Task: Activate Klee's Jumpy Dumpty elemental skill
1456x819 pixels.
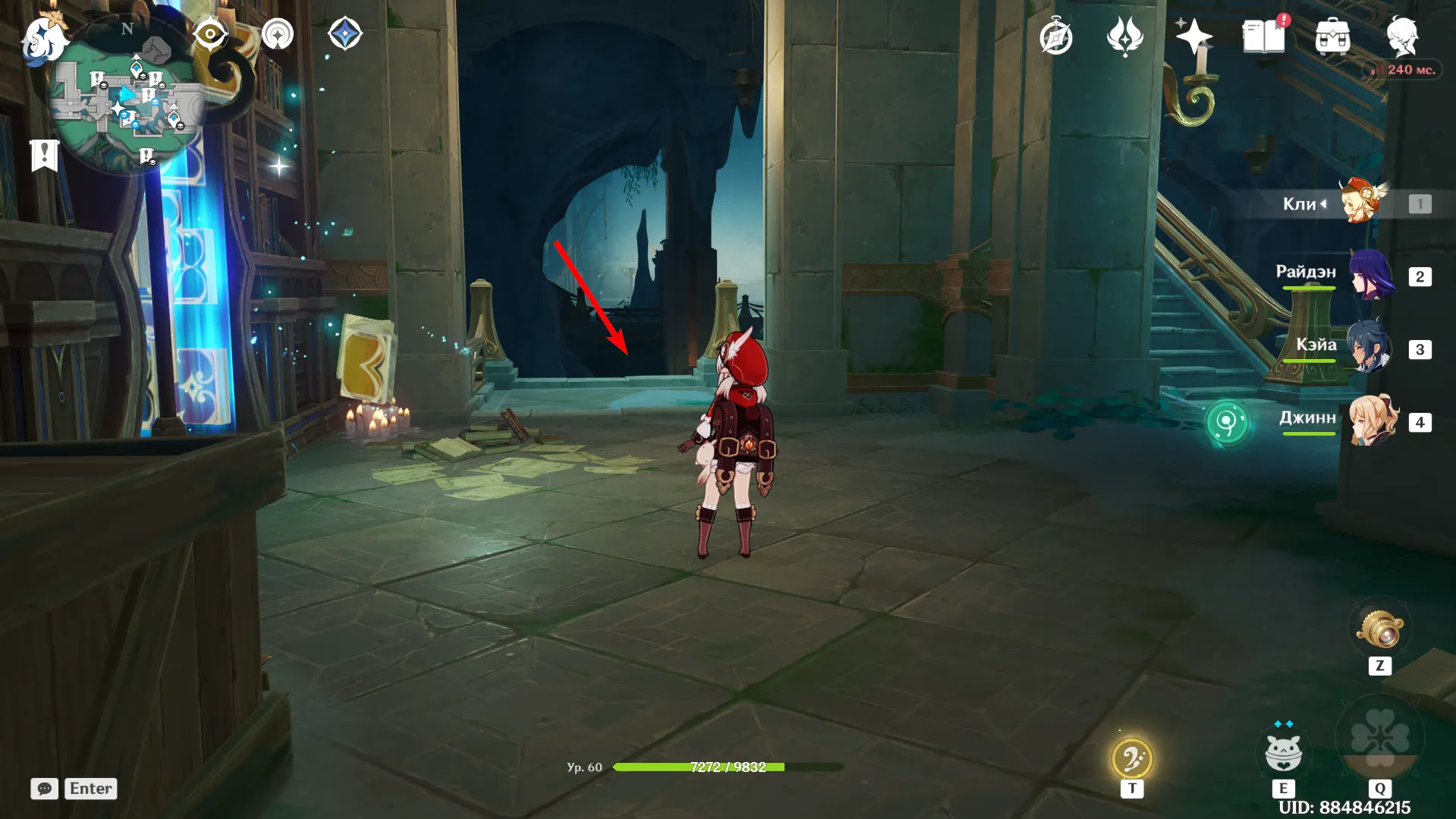Action: 1283,752
